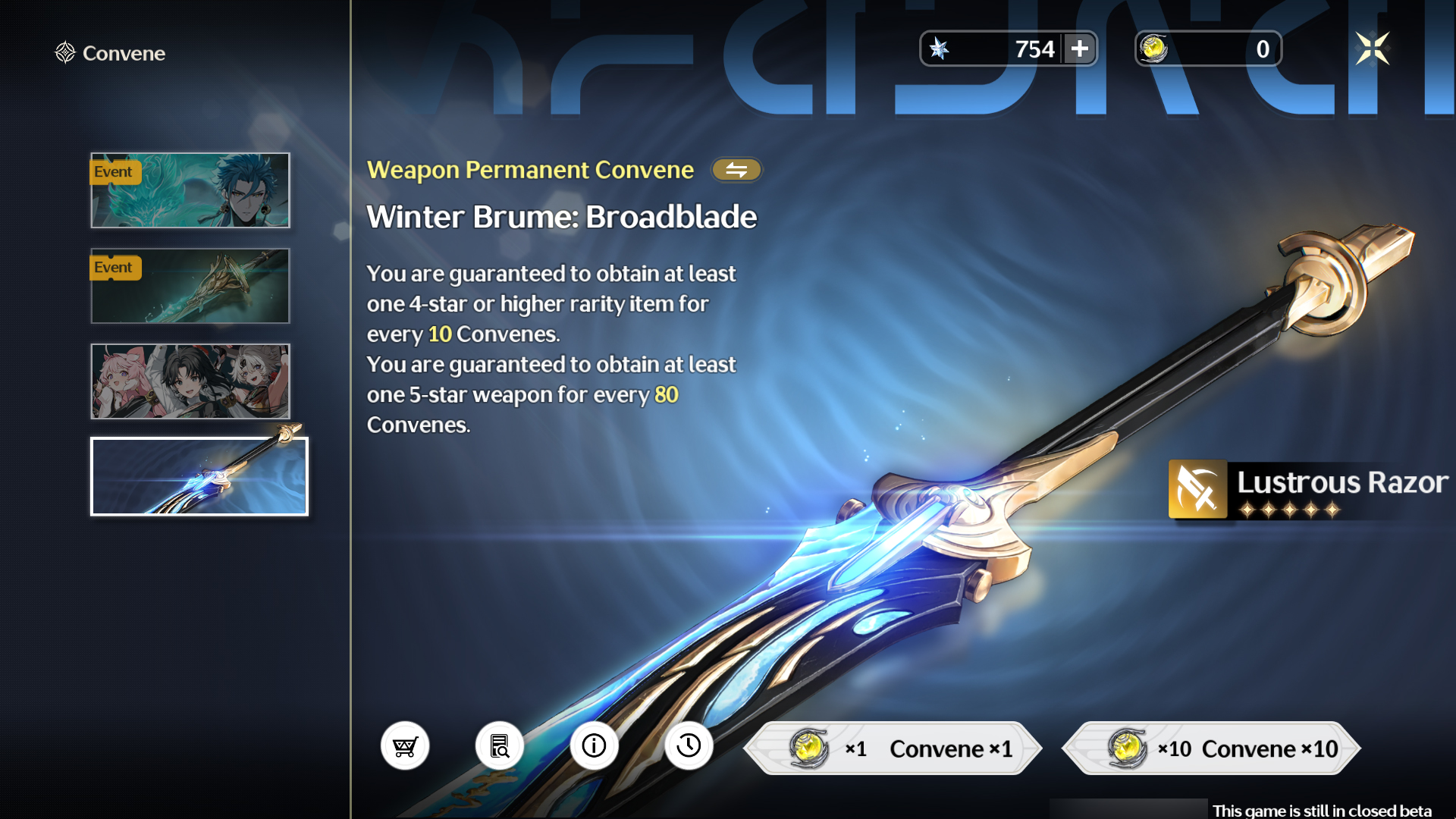1456x819 pixels.
Task: Switch to the Event character banner
Action: point(190,191)
